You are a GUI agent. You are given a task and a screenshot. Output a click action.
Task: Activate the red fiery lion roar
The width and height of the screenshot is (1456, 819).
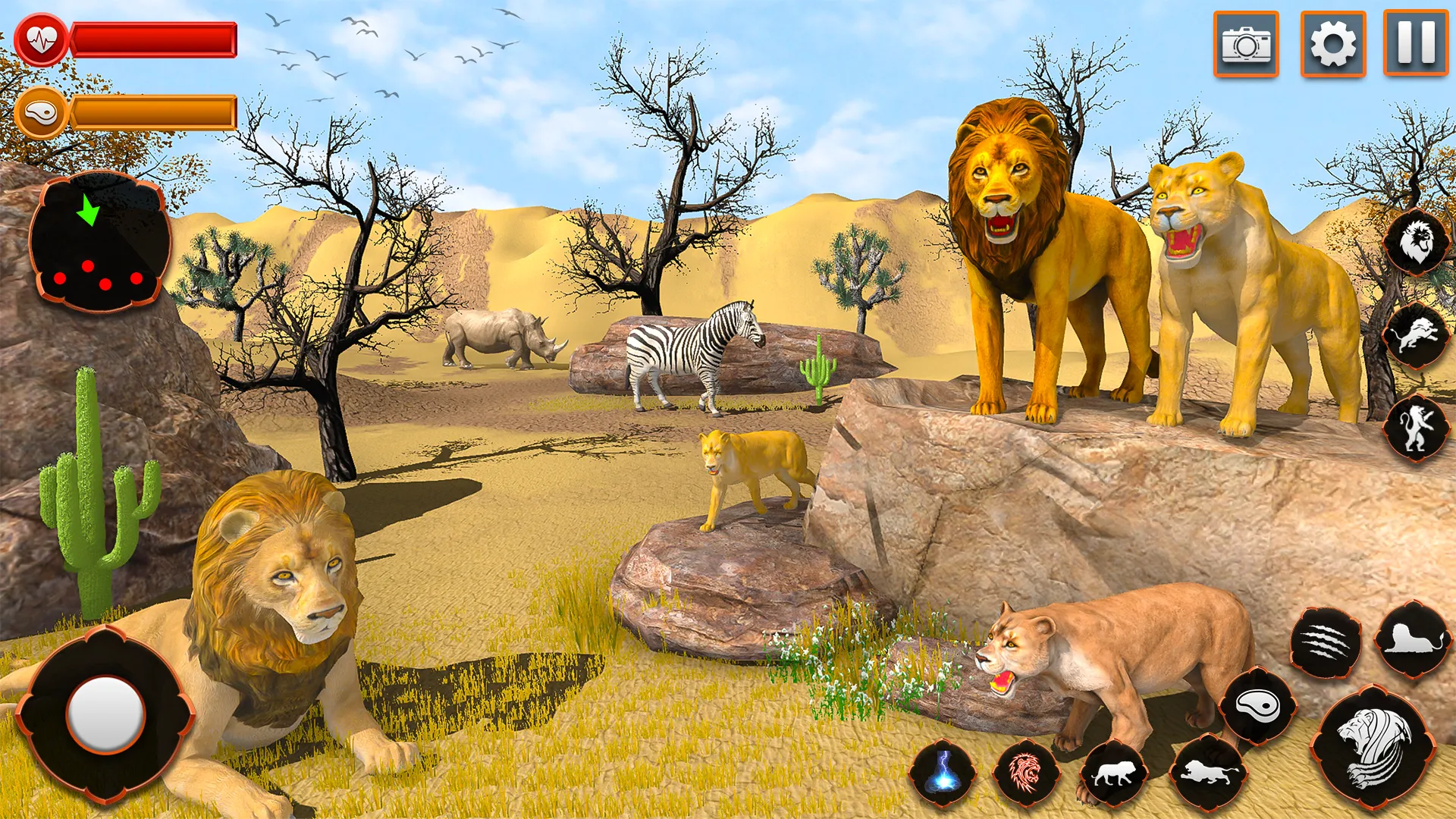[1026, 773]
